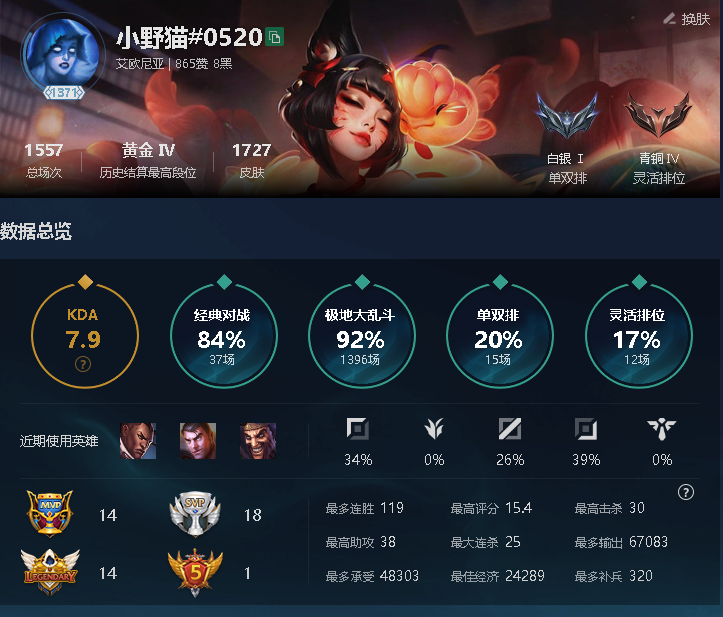The image size is (723, 617).
Task: Show the KDA help question mark
Action: [84, 364]
